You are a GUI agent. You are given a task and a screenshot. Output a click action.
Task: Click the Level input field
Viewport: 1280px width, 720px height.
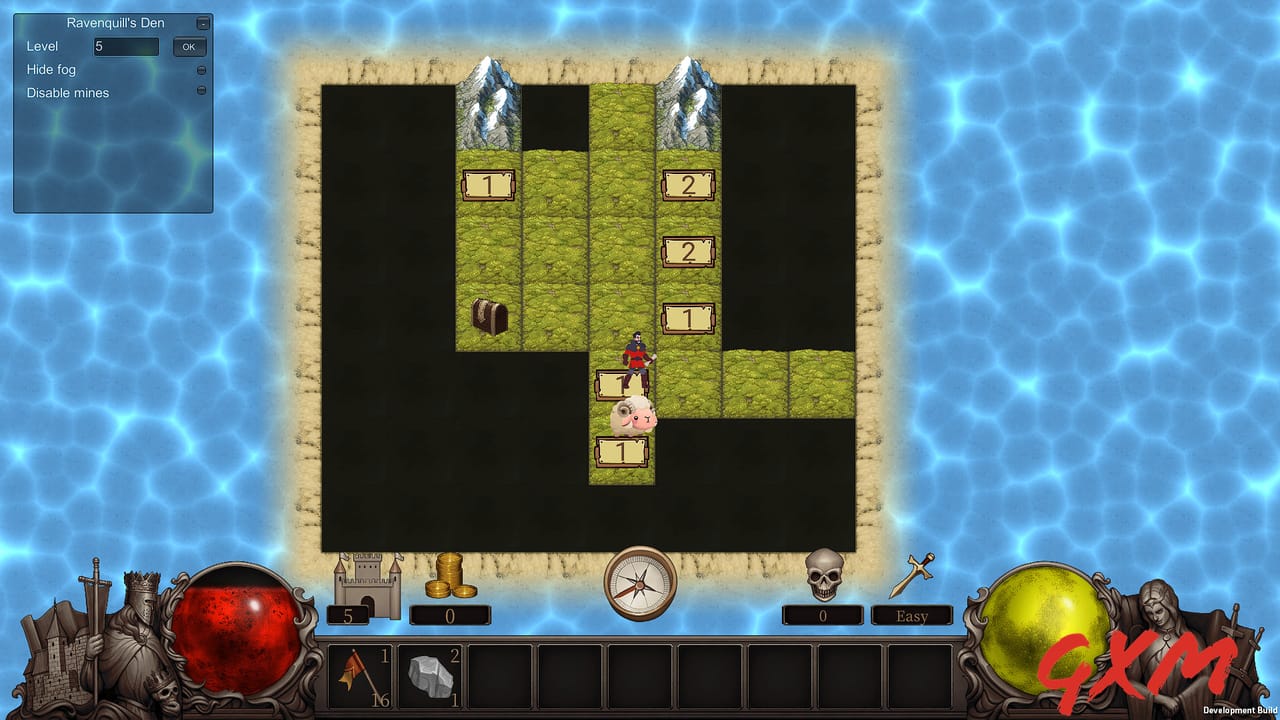click(125, 46)
